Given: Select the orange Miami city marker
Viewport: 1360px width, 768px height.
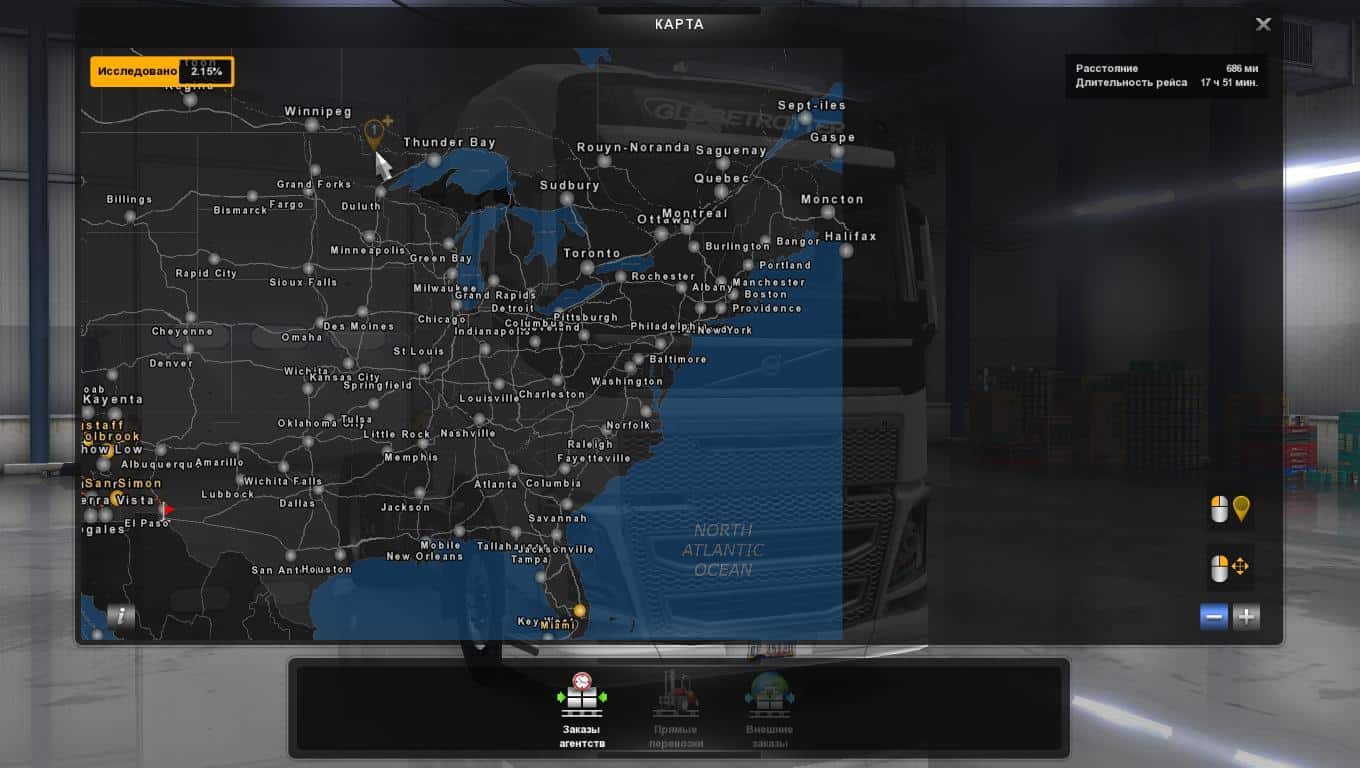Looking at the screenshot, I should tap(579, 611).
